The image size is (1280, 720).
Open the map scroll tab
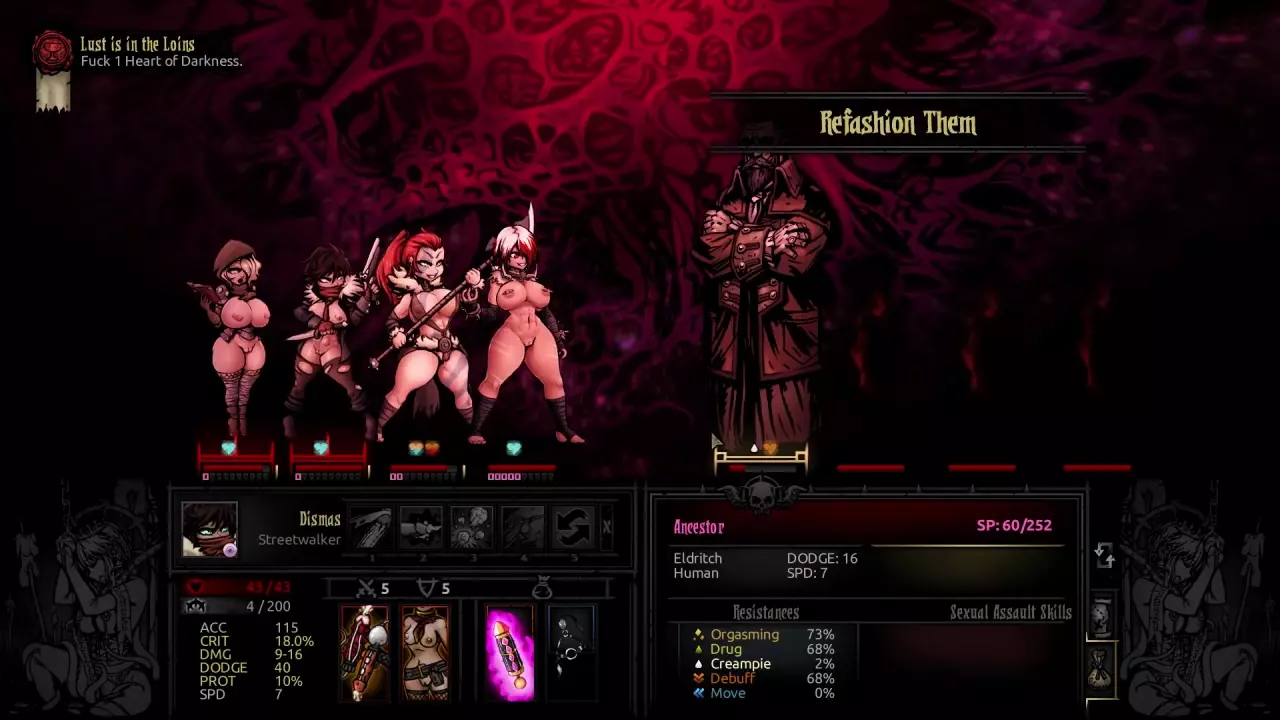tap(1101, 618)
